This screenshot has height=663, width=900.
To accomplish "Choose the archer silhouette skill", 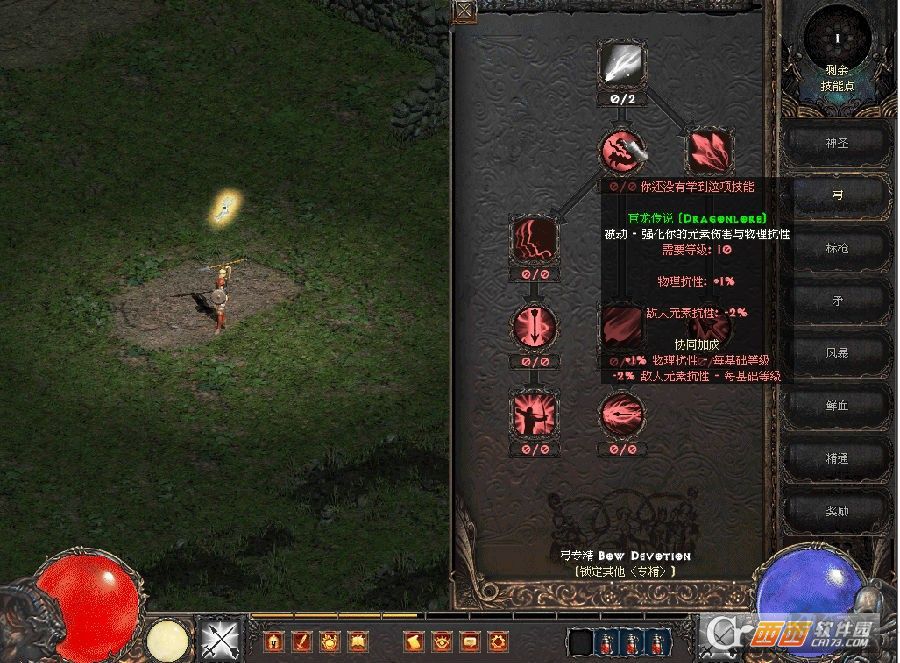I will coord(534,413).
